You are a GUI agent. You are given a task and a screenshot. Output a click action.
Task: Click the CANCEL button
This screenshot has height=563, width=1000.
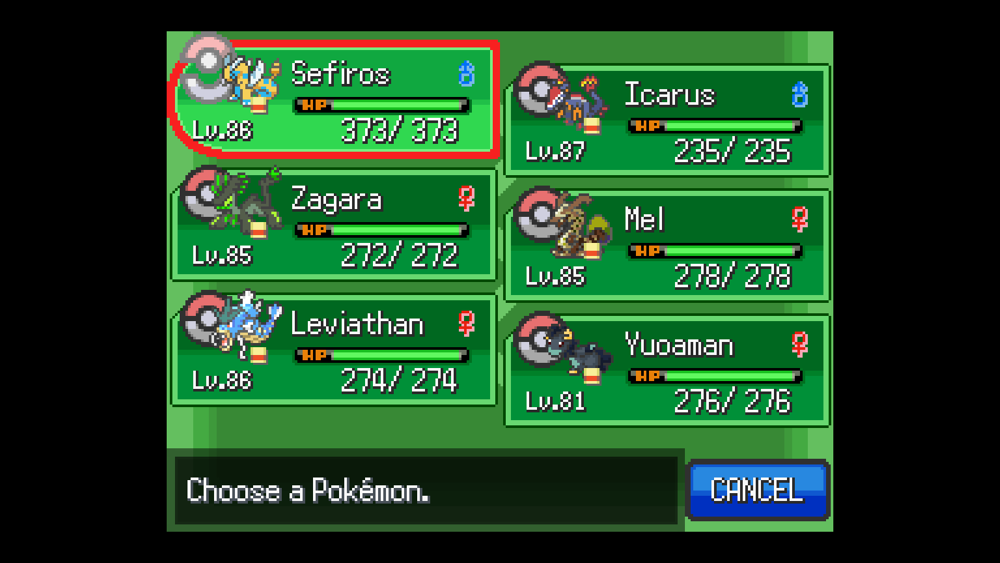pos(757,490)
